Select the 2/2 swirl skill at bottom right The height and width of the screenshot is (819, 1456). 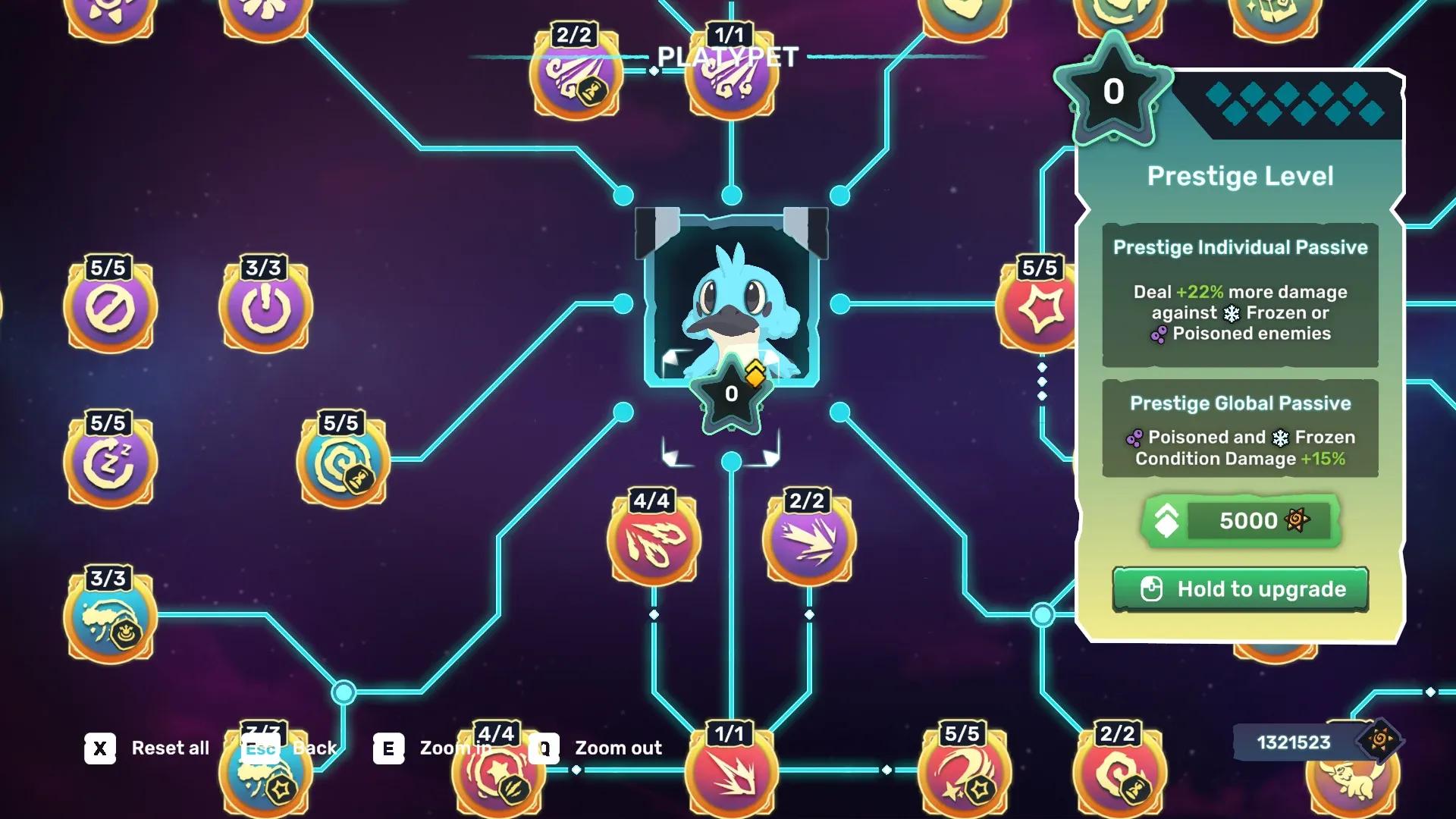point(1119,773)
